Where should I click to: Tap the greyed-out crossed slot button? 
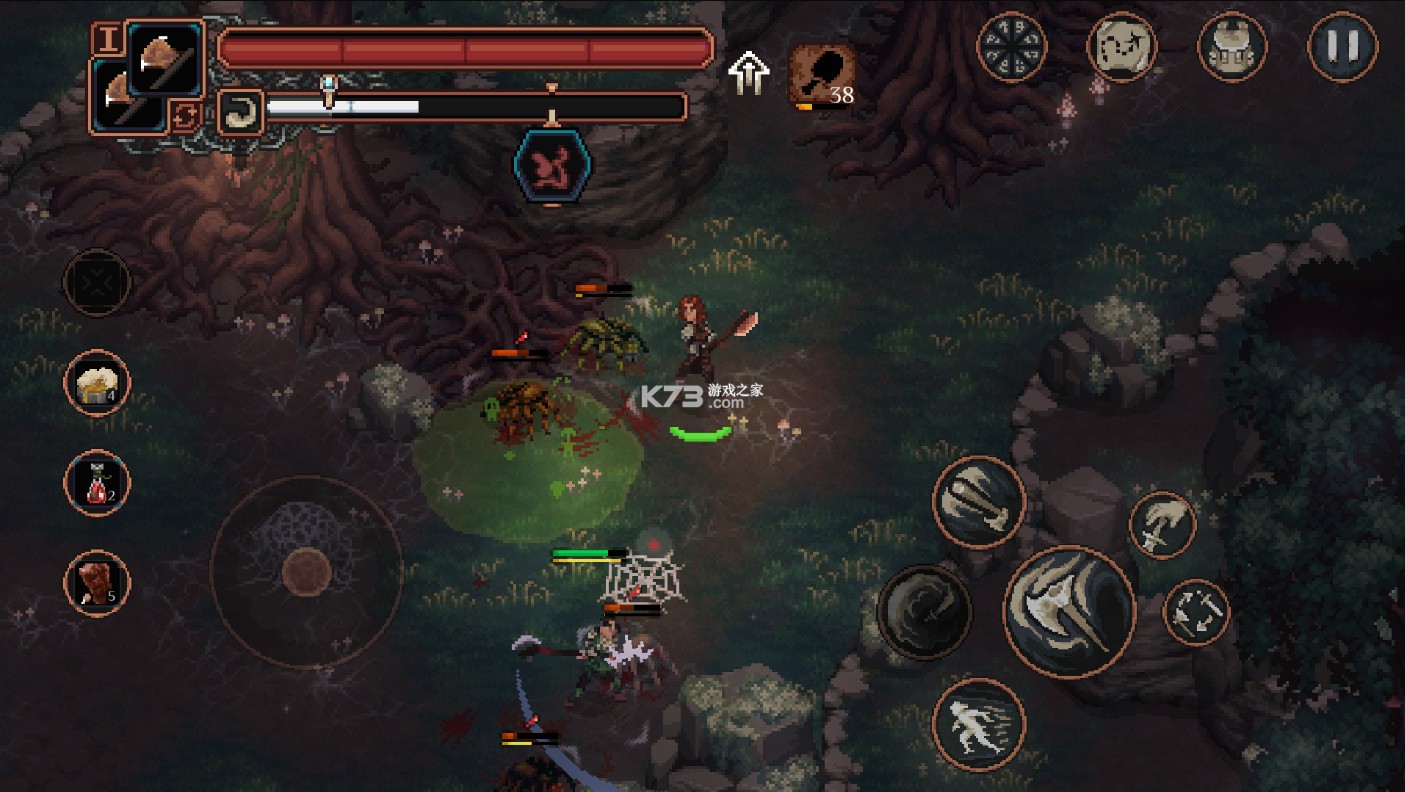pyautogui.click(x=97, y=283)
